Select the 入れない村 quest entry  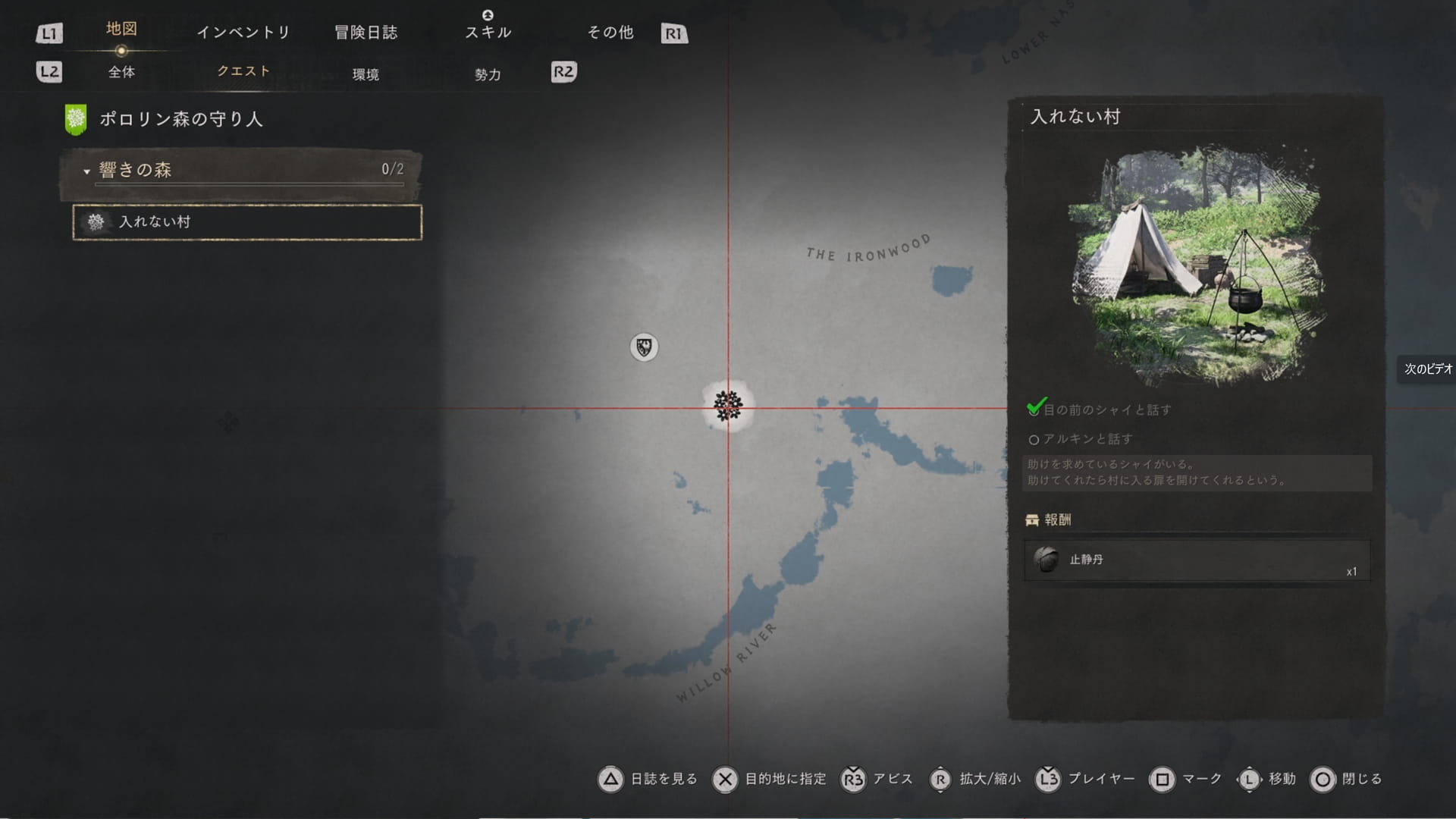click(247, 222)
